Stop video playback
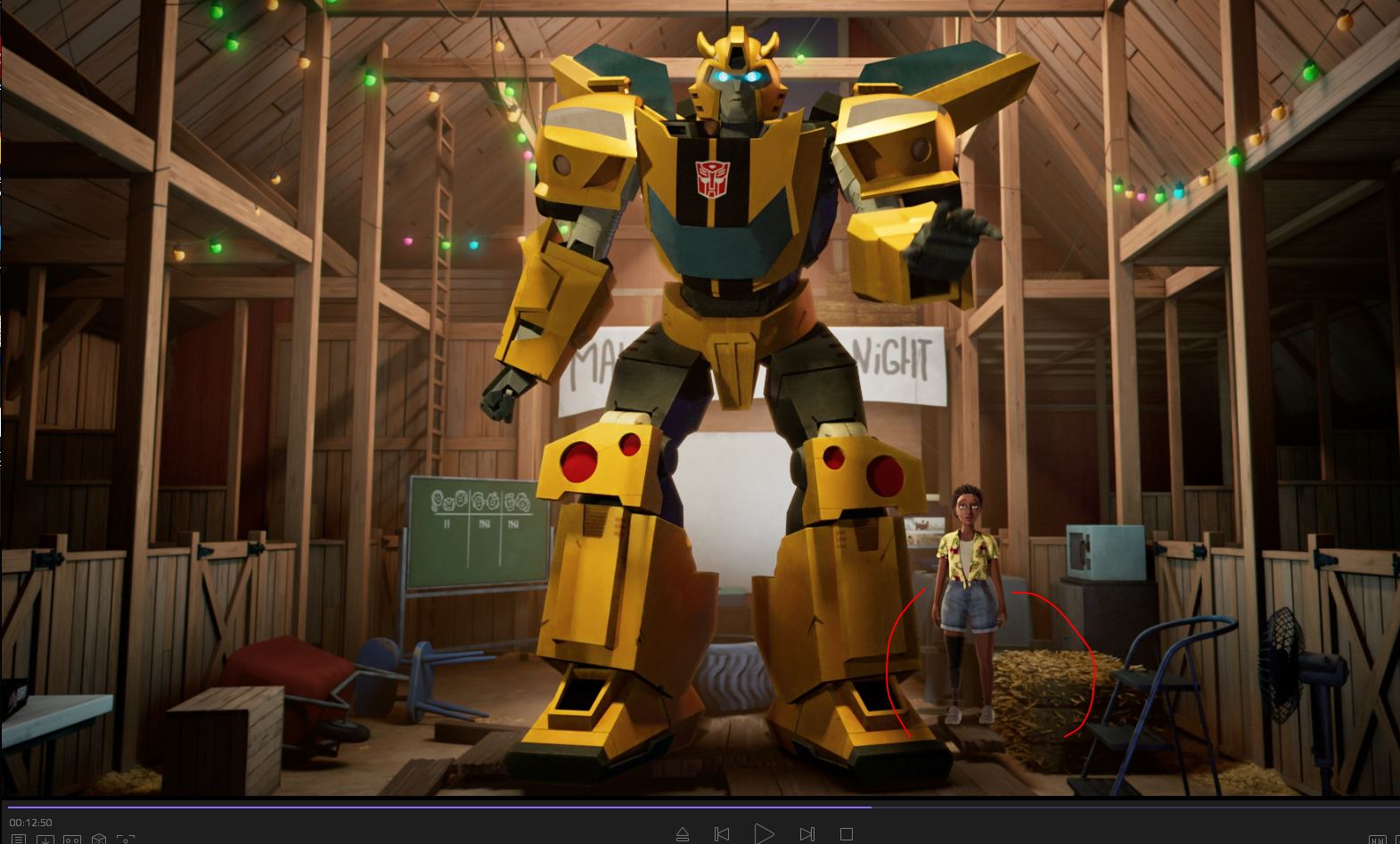The image size is (1400, 844). click(x=847, y=834)
